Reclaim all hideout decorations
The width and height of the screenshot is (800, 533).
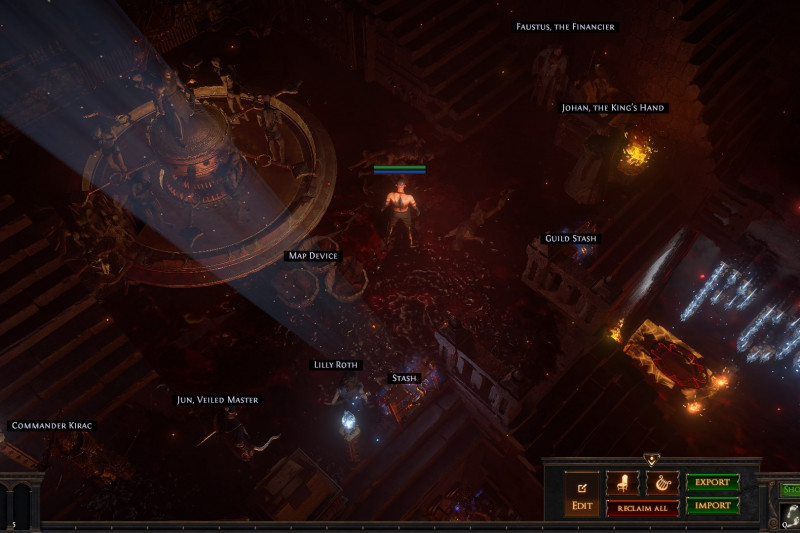point(642,508)
